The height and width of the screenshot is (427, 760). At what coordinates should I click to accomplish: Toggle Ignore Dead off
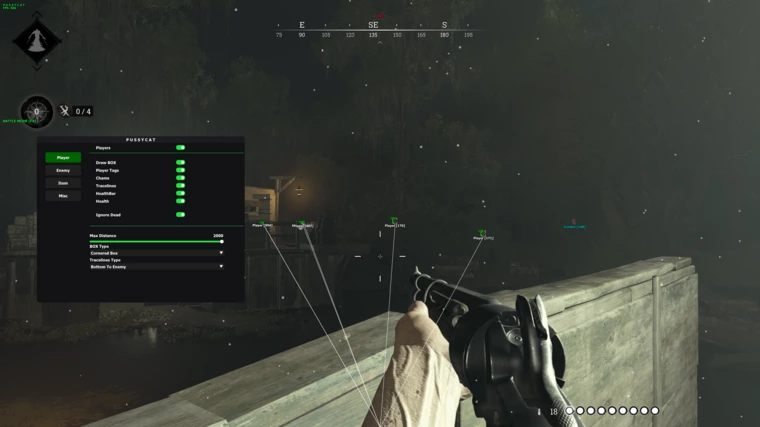(181, 214)
